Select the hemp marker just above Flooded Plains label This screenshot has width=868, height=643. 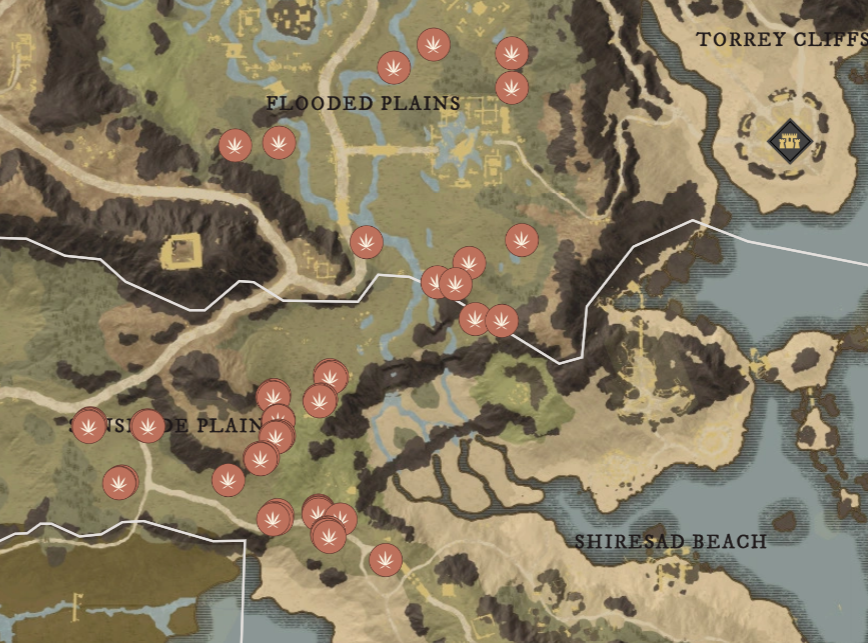(x=394, y=68)
